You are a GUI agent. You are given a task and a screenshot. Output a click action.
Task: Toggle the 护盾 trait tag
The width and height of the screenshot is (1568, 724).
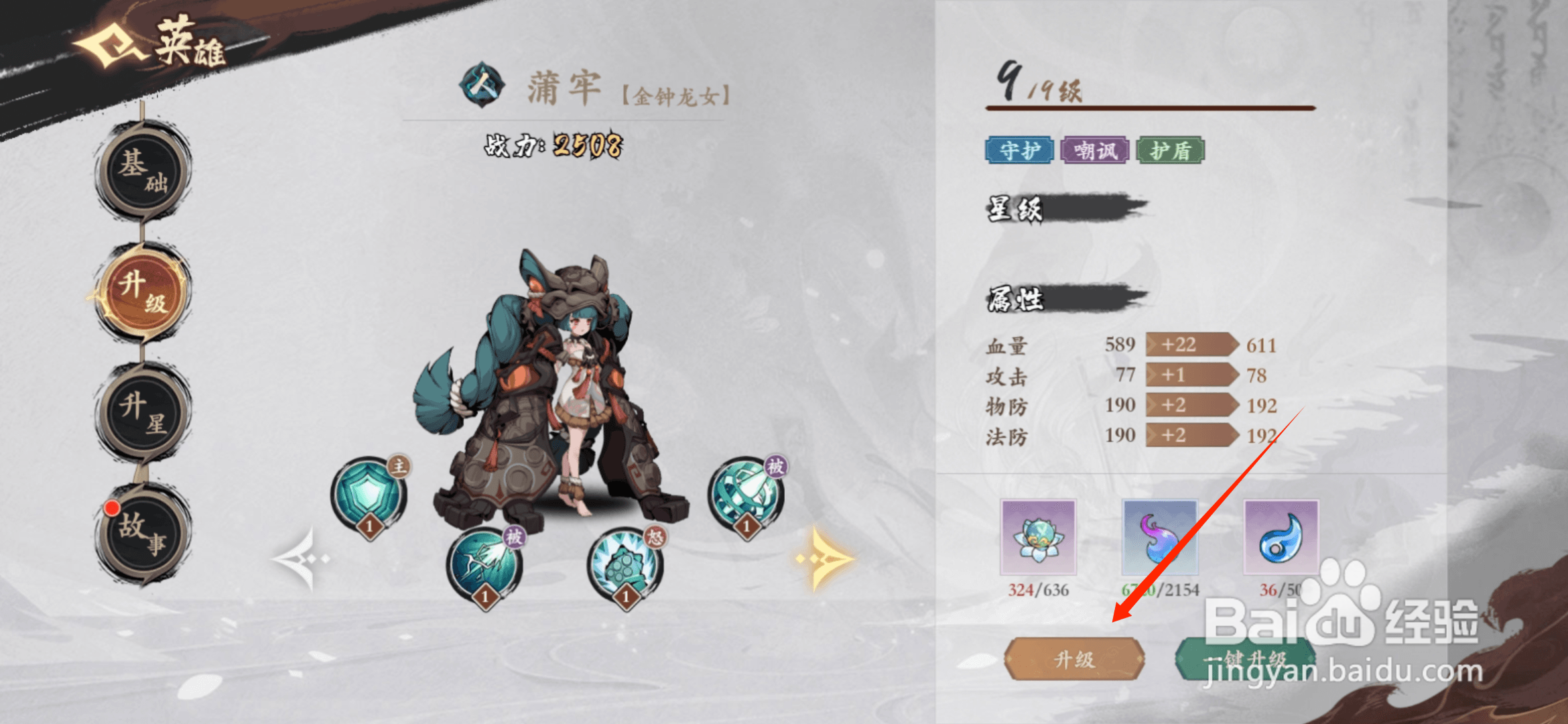[1171, 152]
